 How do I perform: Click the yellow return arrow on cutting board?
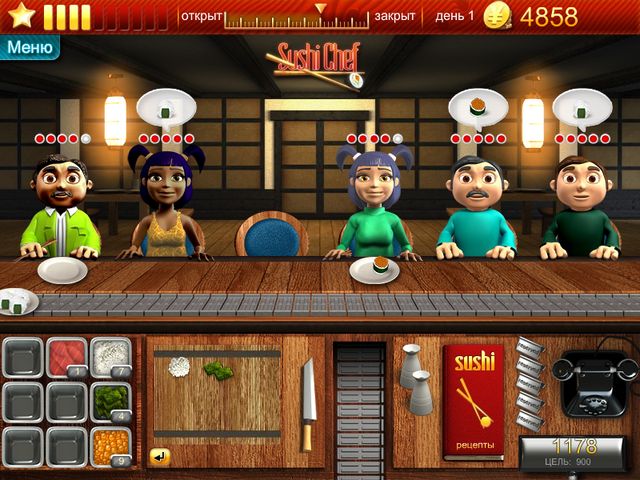[160, 456]
